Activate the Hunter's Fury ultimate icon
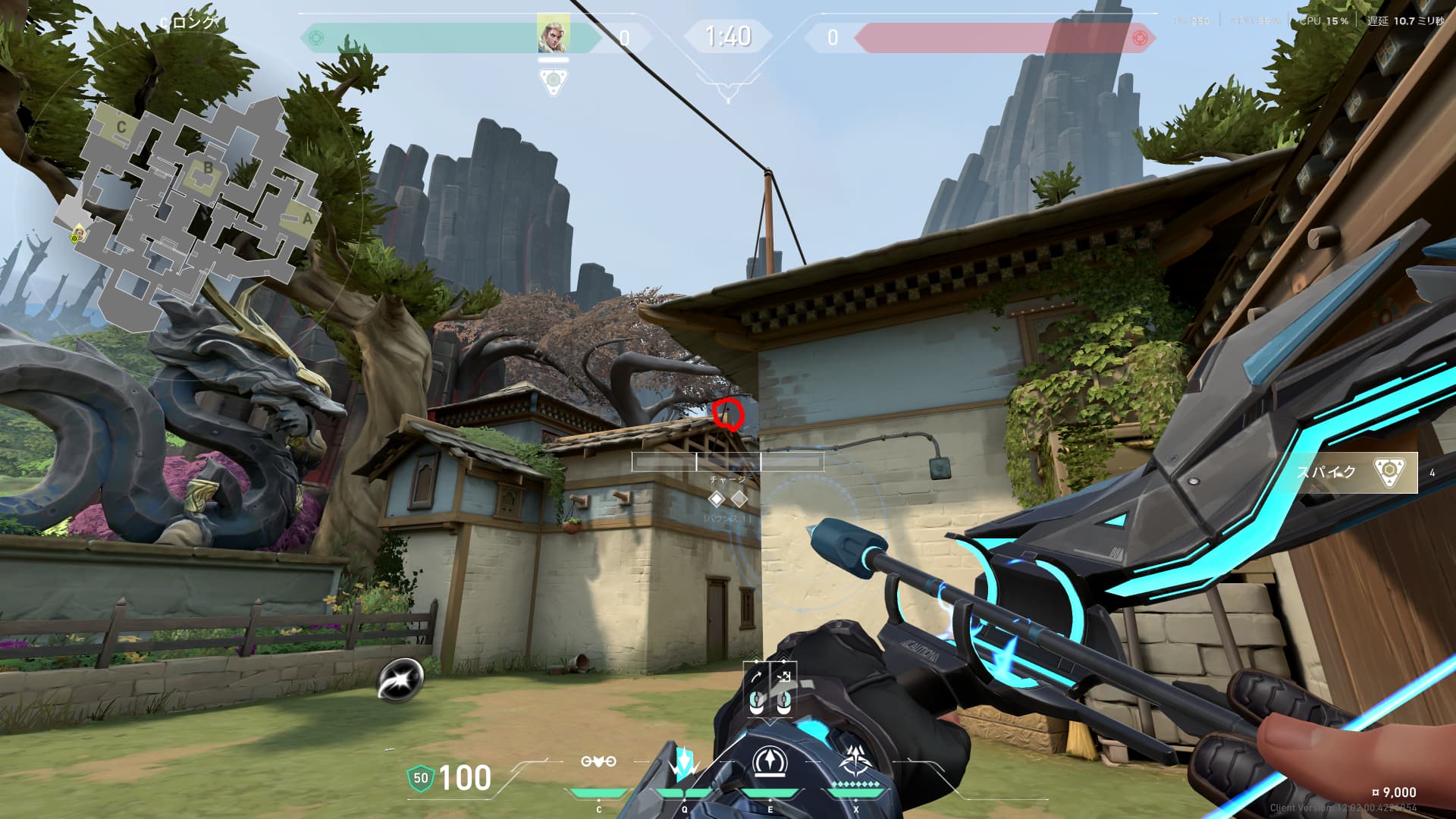Screen dimensions: 1456x819 pyautogui.click(x=856, y=761)
